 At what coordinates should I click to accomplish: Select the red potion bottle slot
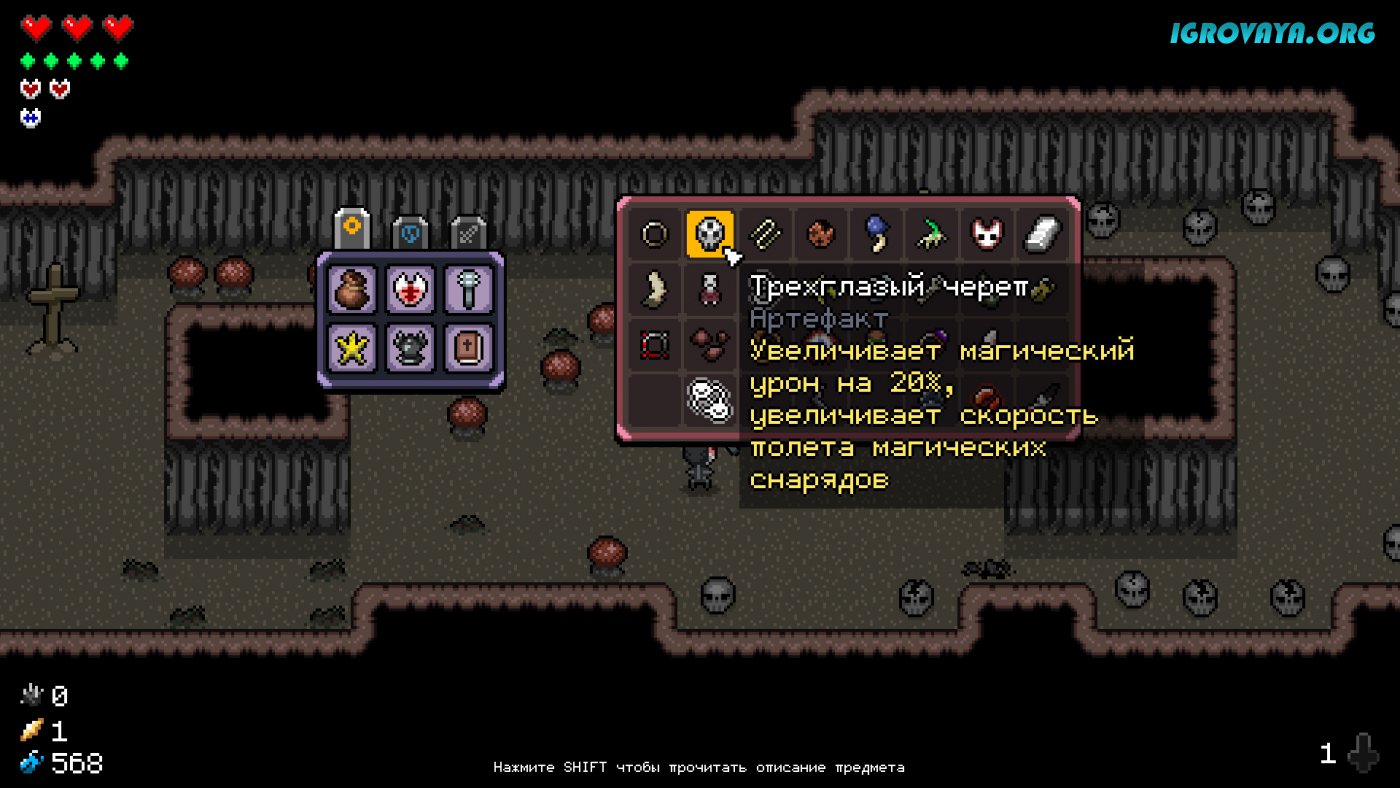(x=709, y=290)
